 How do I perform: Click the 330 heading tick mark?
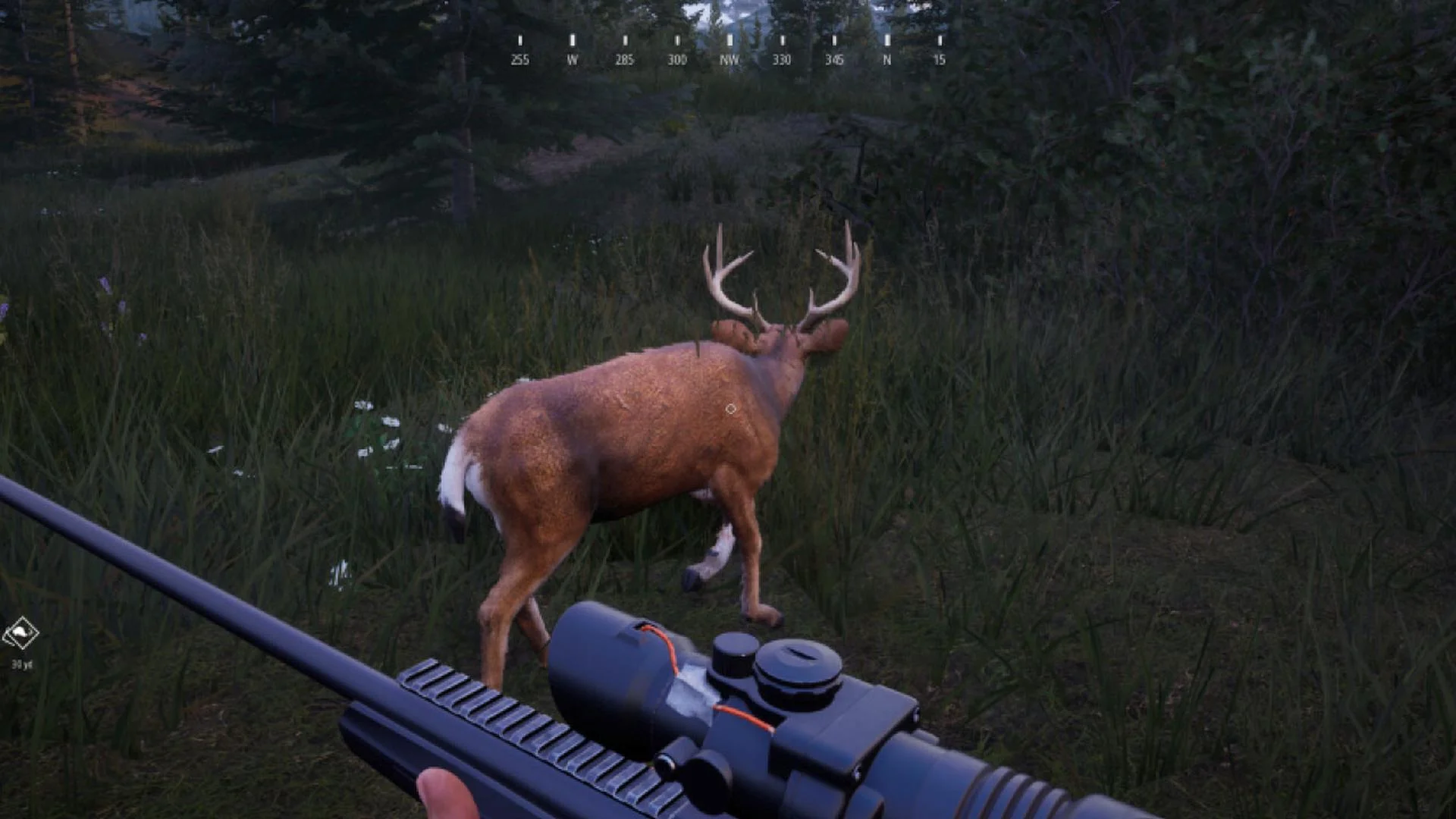pyautogui.click(x=782, y=42)
